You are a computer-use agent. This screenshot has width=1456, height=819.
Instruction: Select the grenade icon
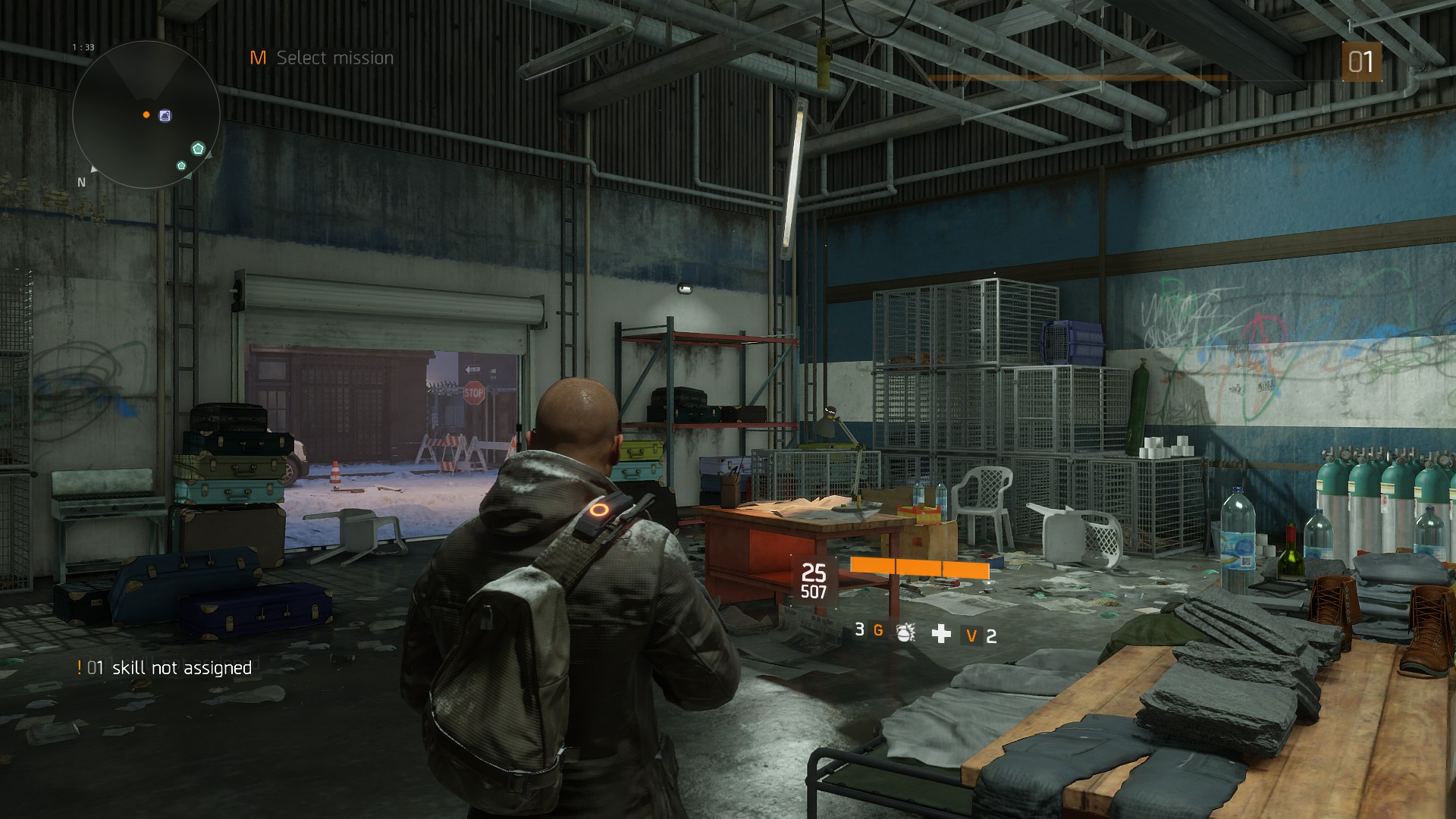pyautogui.click(x=905, y=632)
